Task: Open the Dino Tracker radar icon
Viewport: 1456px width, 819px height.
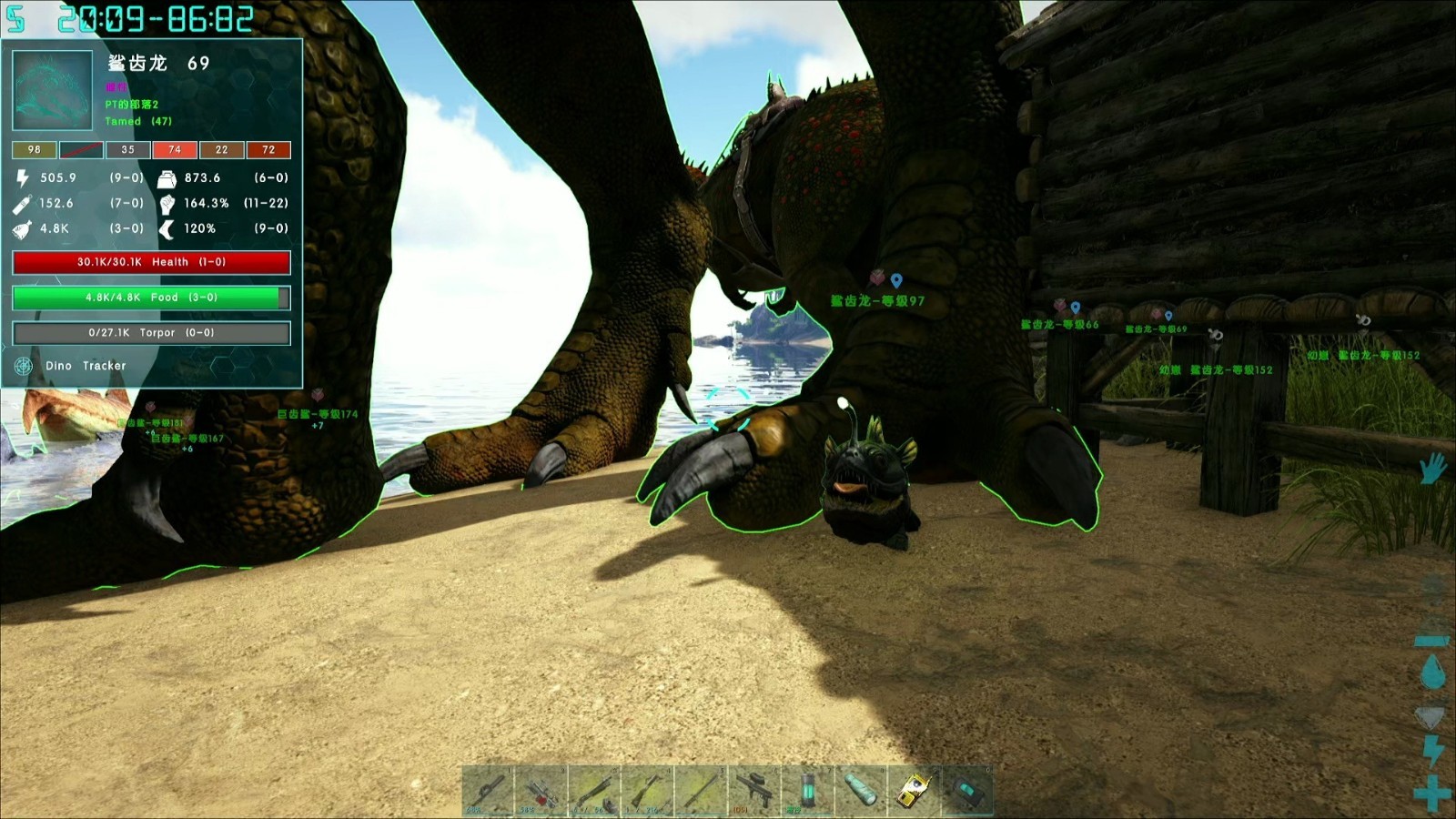Action: click(24, 366)
